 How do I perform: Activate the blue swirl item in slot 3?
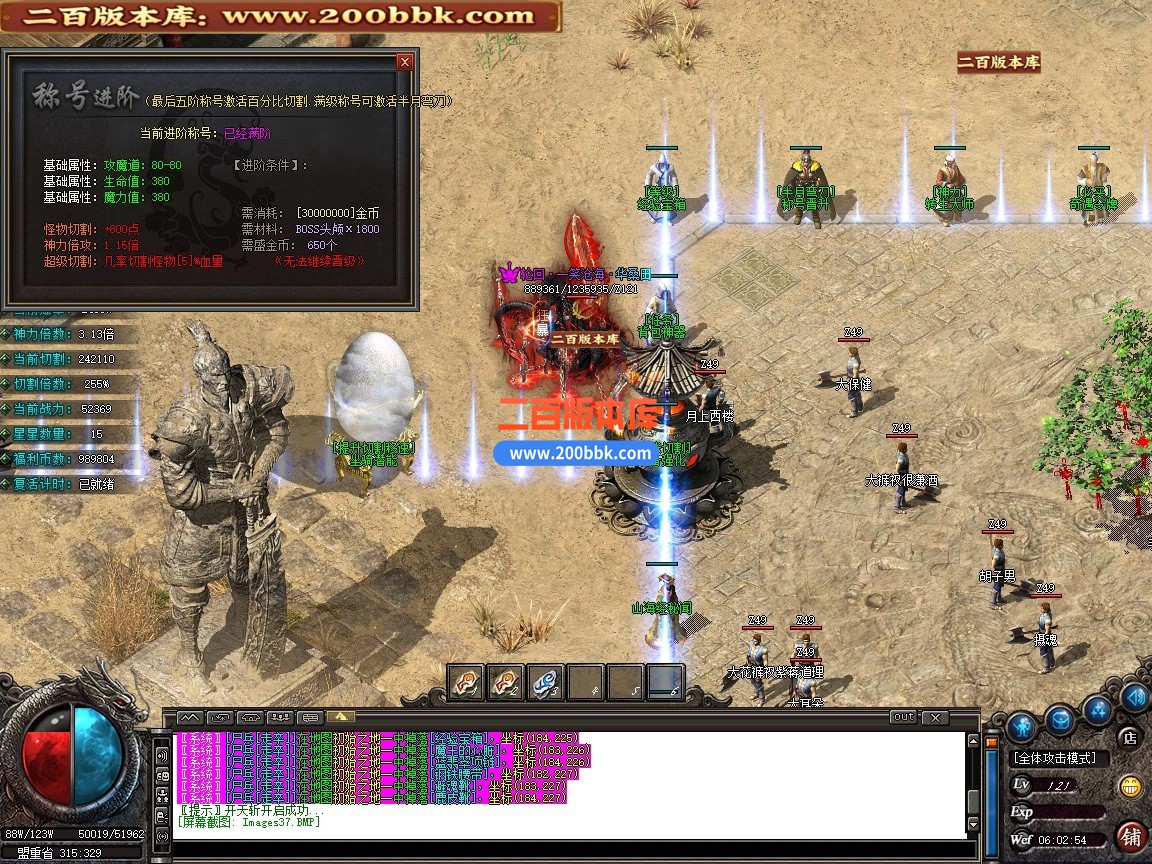(546, 682)
